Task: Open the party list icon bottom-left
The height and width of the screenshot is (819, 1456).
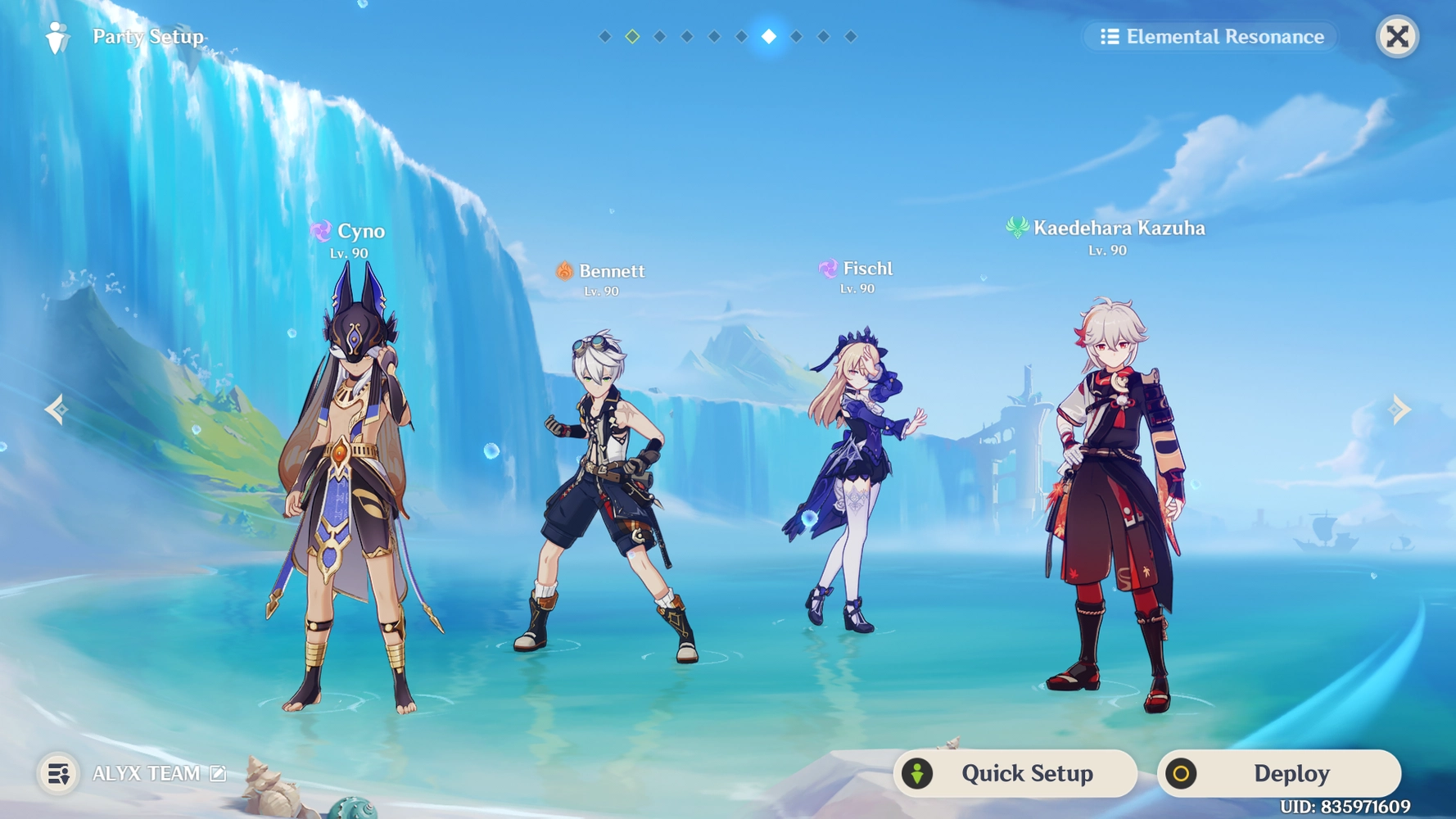Action: (x=57, y=773)
